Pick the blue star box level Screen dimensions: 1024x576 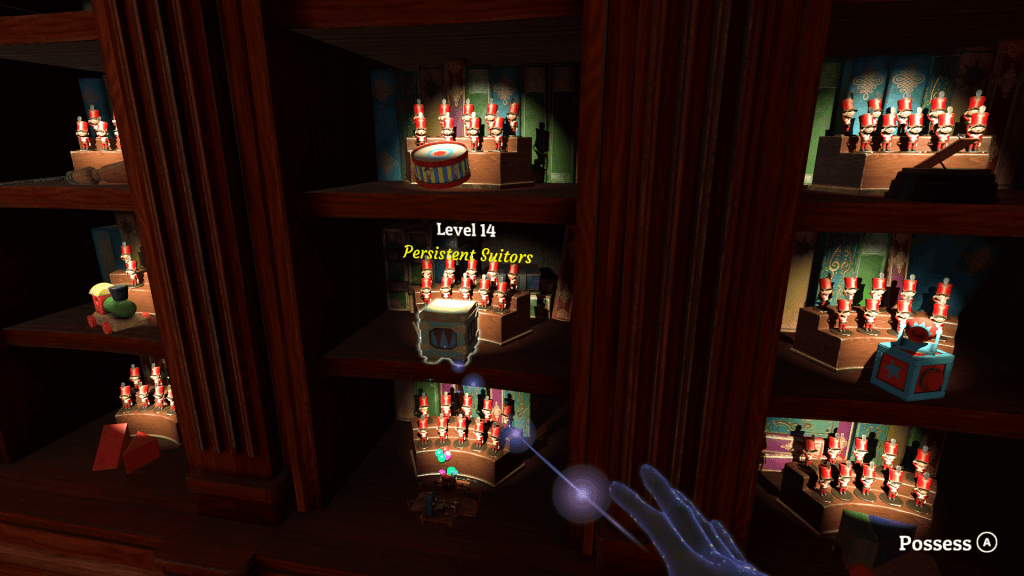(910, 369)
